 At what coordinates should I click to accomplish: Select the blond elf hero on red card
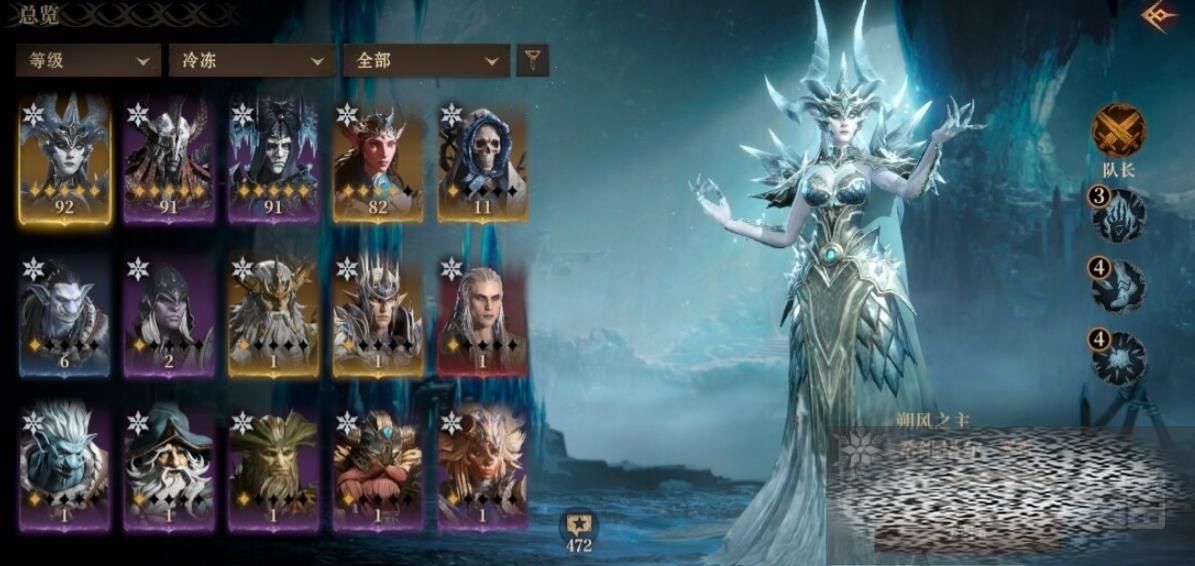[482, 315]
